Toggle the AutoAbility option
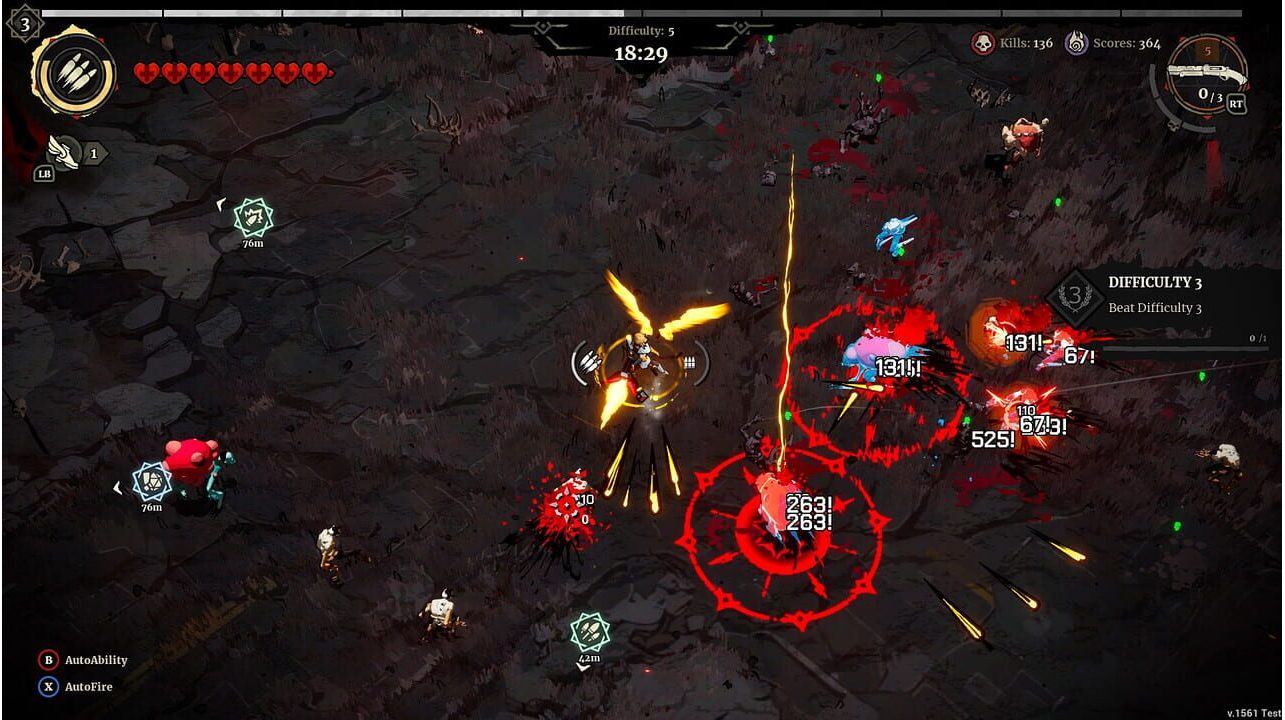The height and width of the screenshot is (720, 1285). click(48, 660)
